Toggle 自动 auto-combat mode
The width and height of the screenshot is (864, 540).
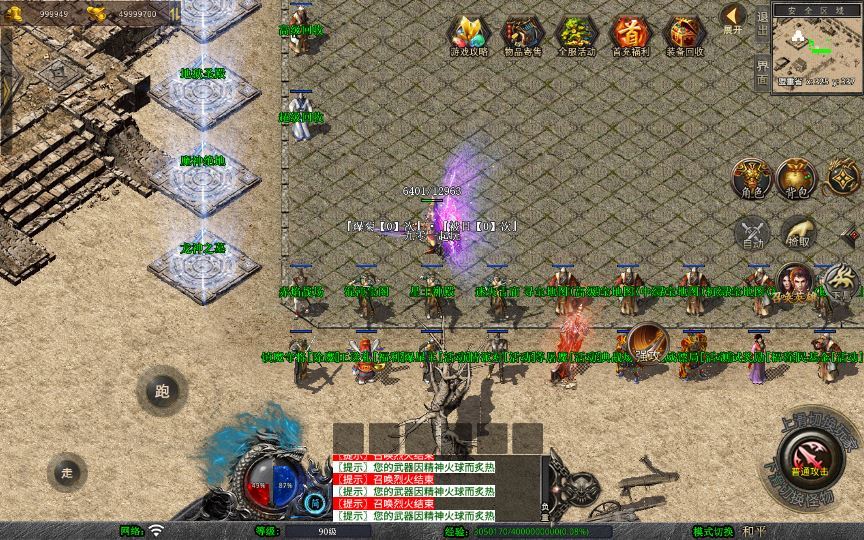point(752,234)
